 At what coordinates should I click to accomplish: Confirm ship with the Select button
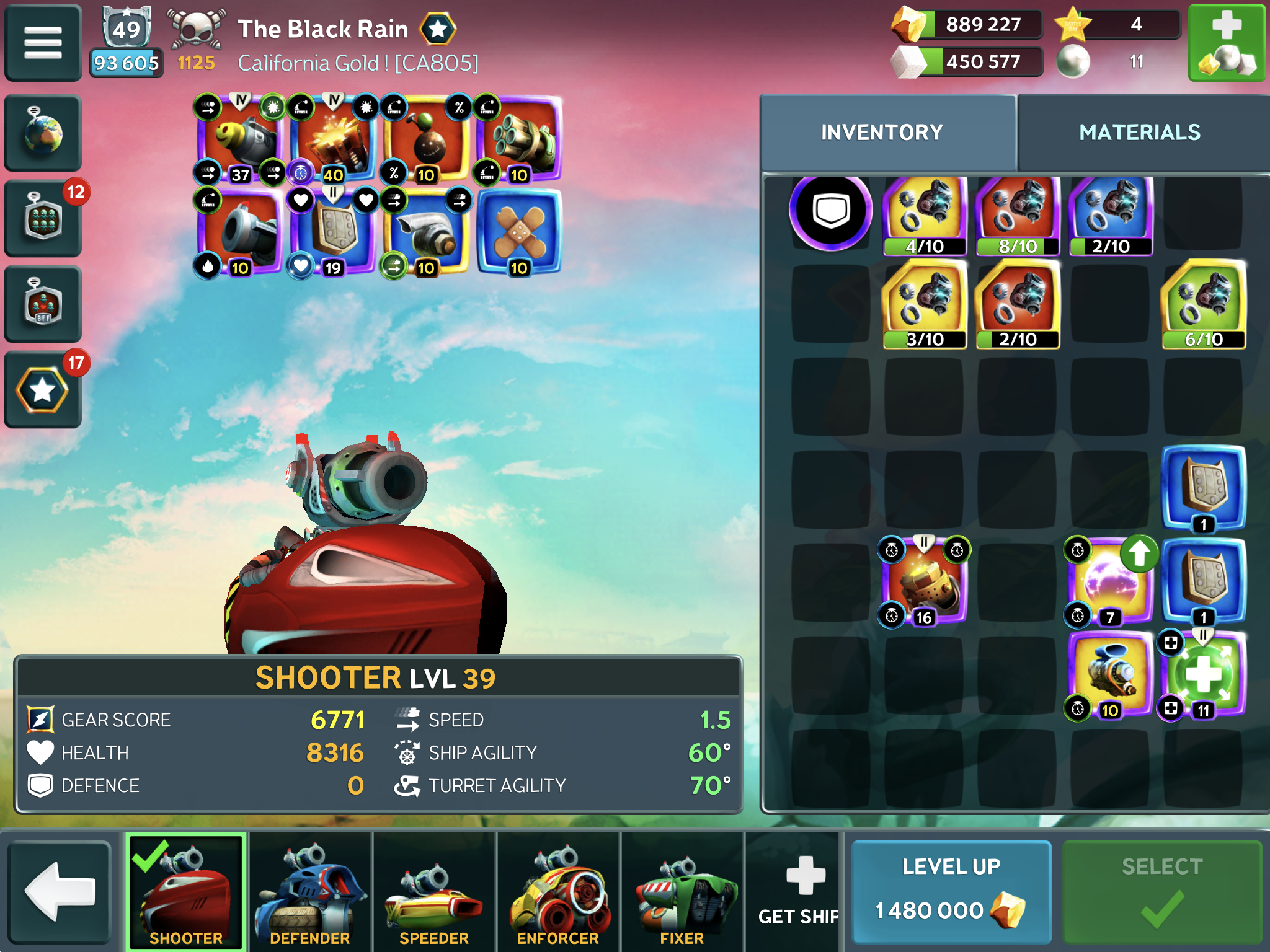tap(1162, 891)
